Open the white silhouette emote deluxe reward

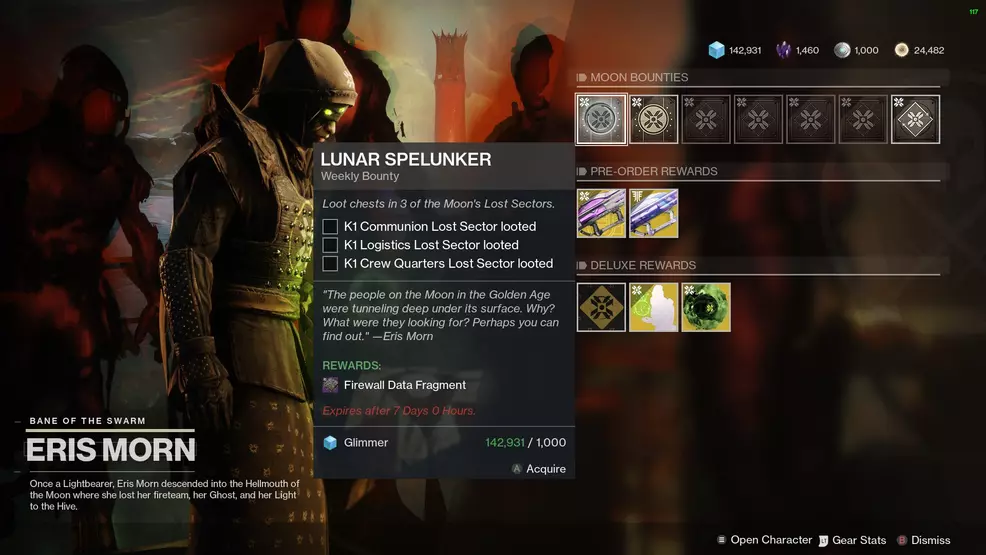click(654, 308)
